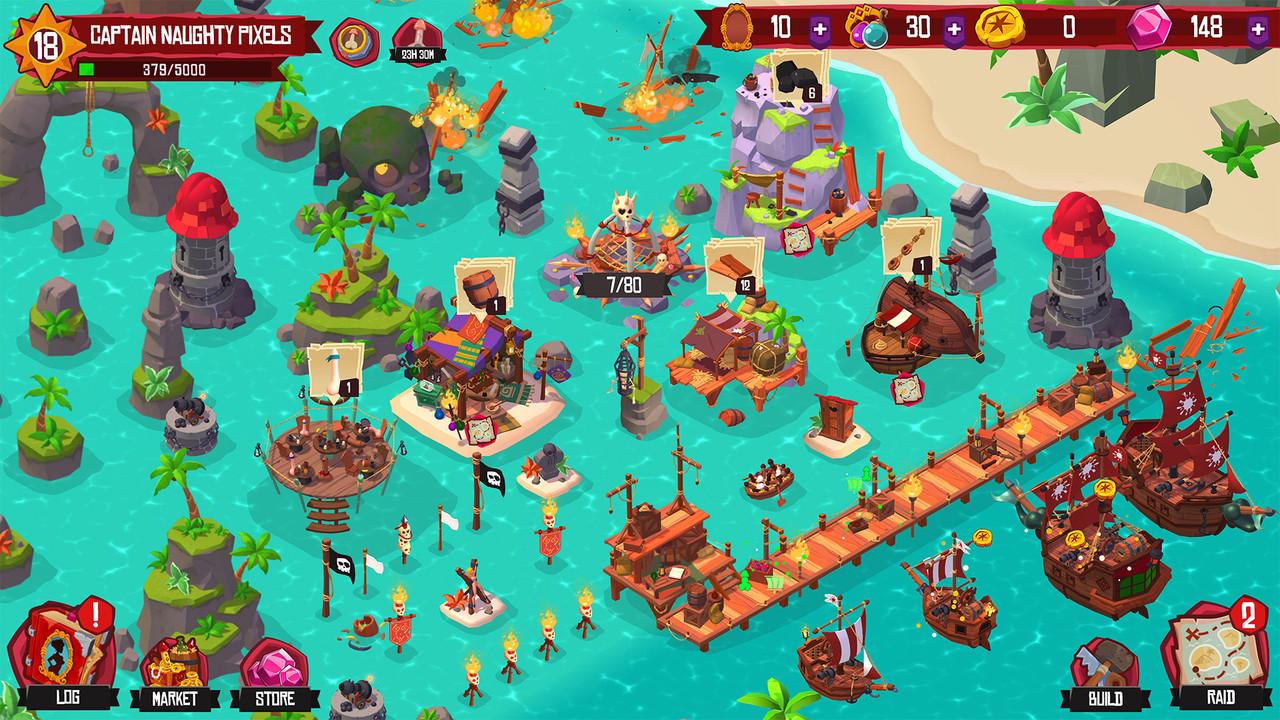1280x720 pixels.
Task: Add more pink gems with the plus button
Action: 1258,28
